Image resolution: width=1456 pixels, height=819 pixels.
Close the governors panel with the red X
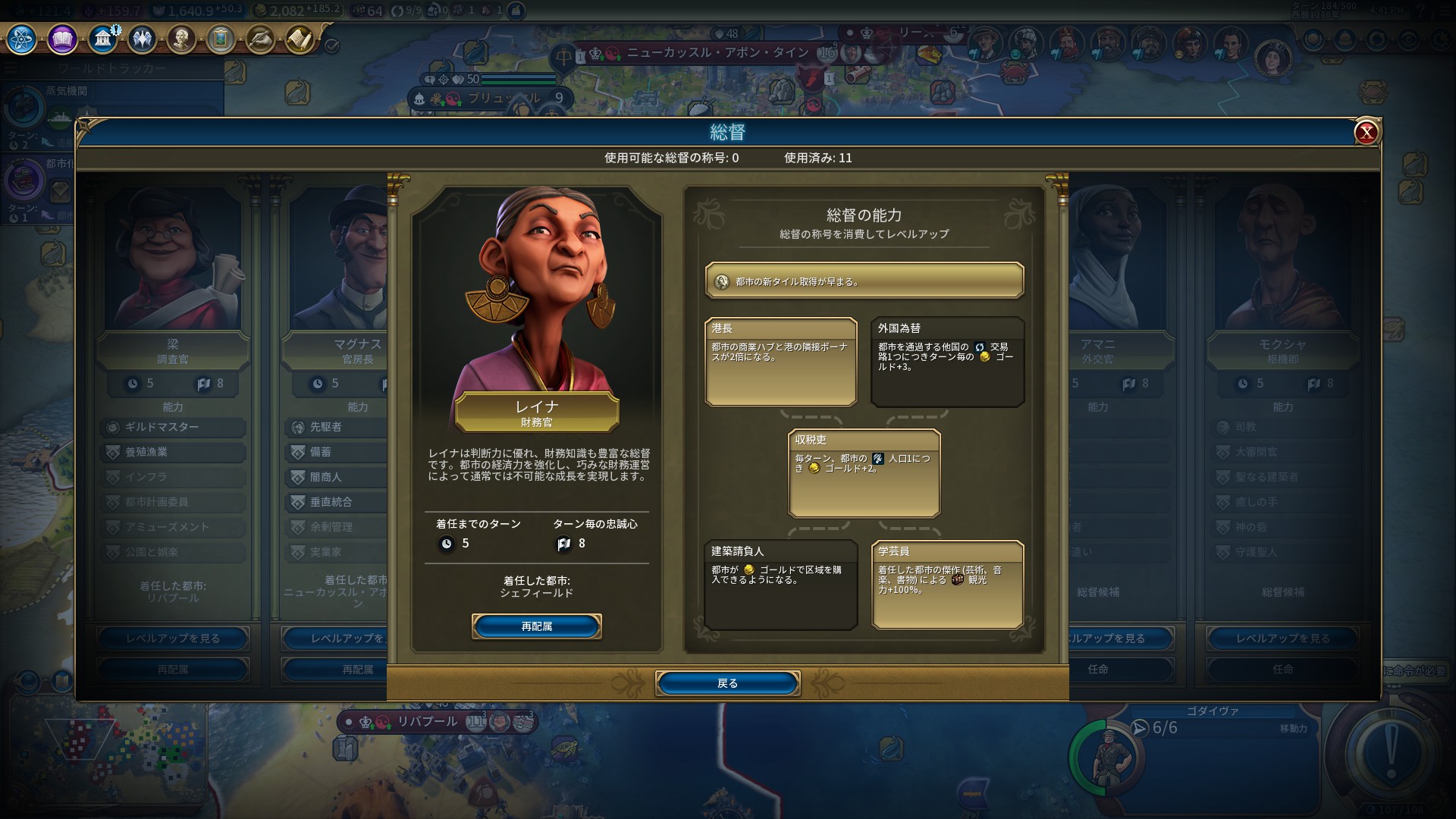point(1366,133)
